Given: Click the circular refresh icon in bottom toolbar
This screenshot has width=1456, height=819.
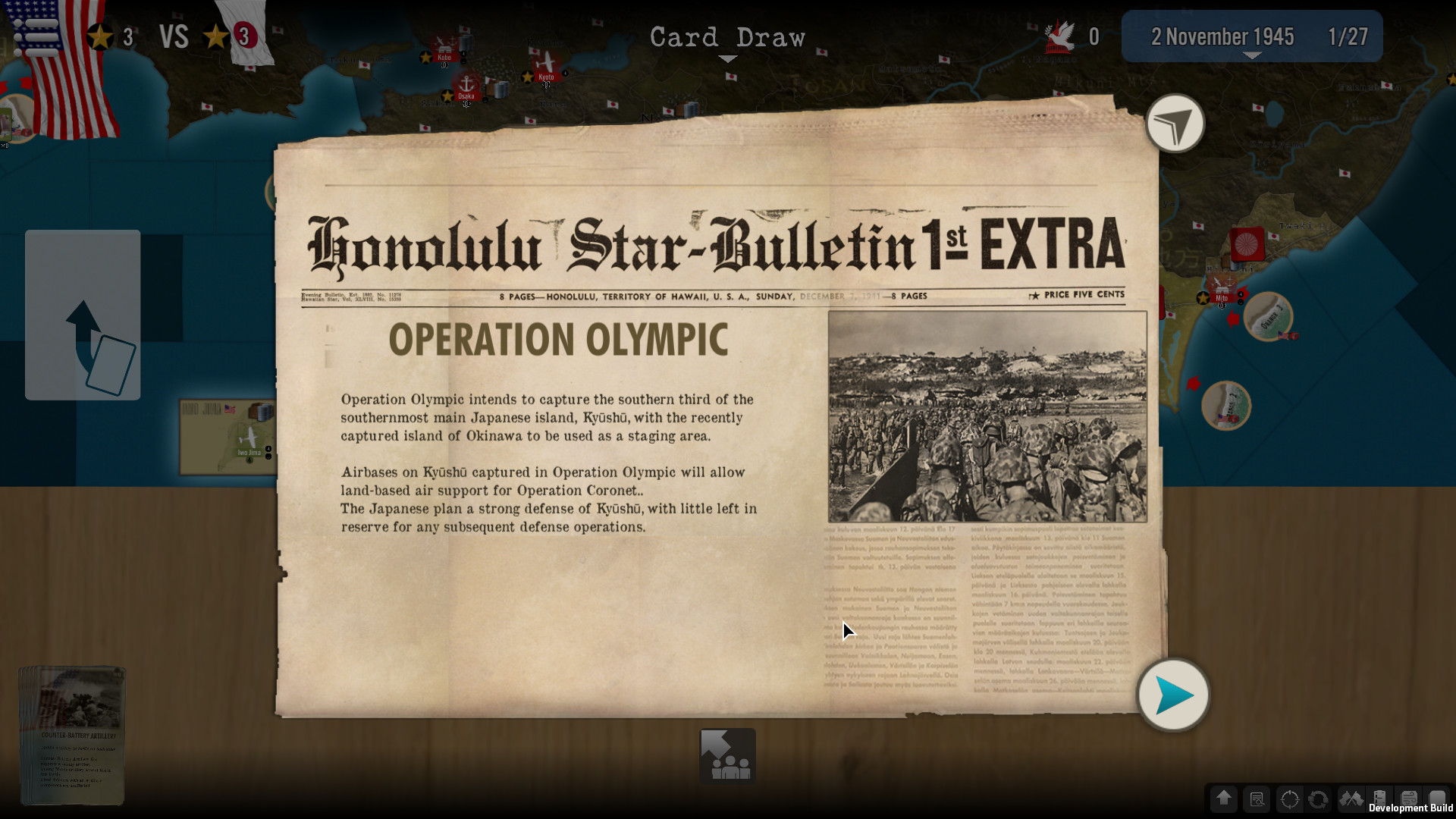Looking at the screenshot, I should [x=1319, y=799].
